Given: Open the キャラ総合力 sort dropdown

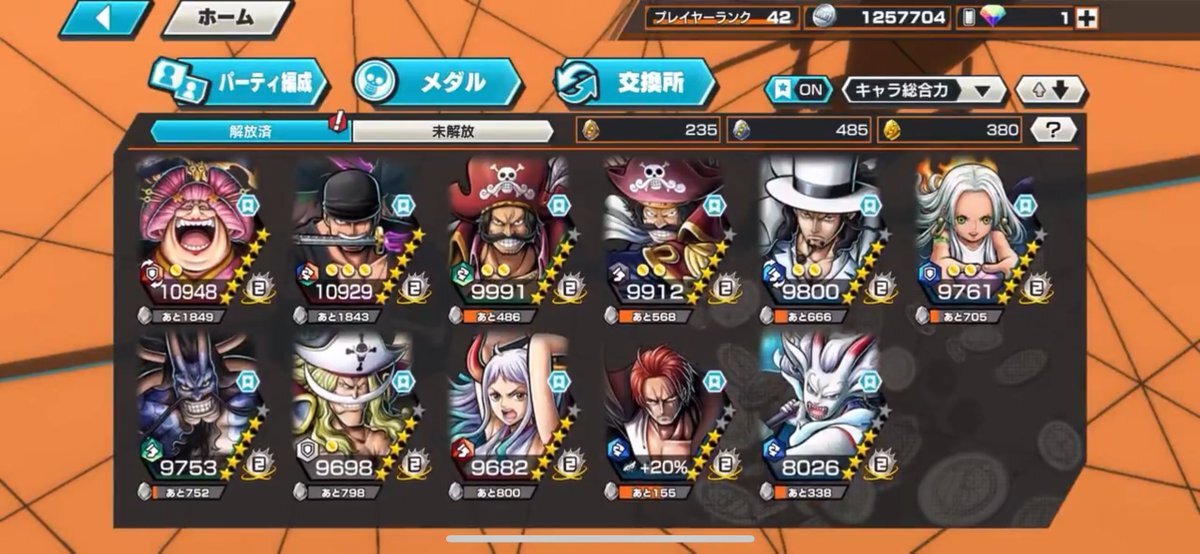Looking at the screenshot, I should click(924, 90).
